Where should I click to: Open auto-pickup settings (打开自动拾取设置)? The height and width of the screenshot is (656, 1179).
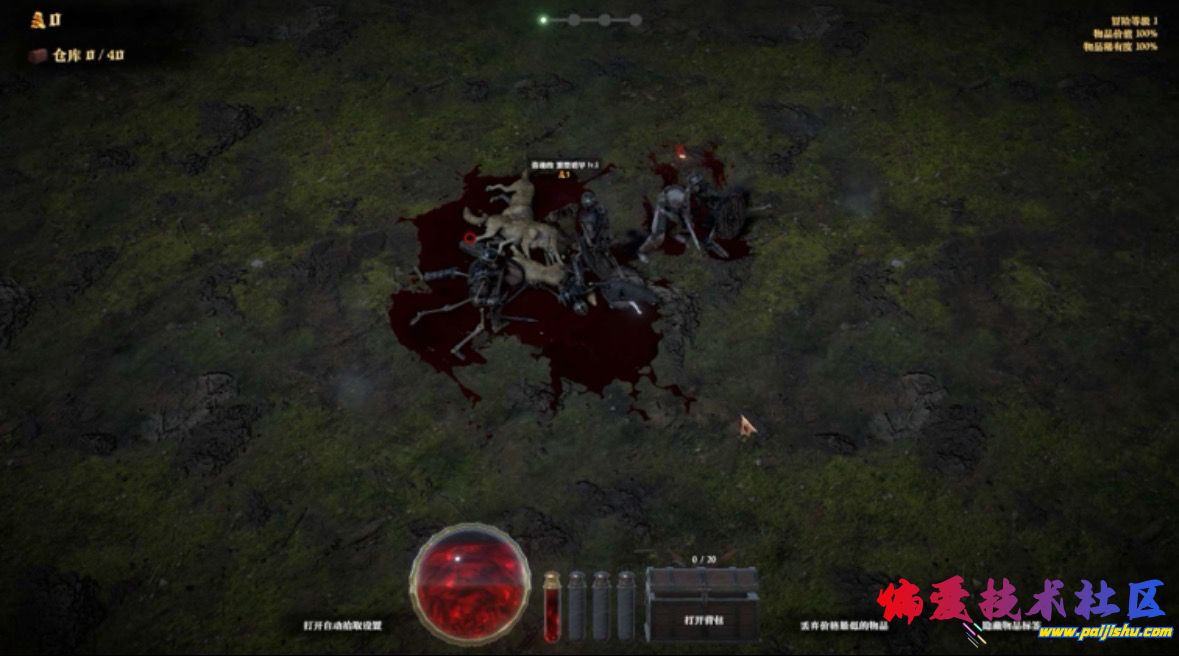point(343,625)
